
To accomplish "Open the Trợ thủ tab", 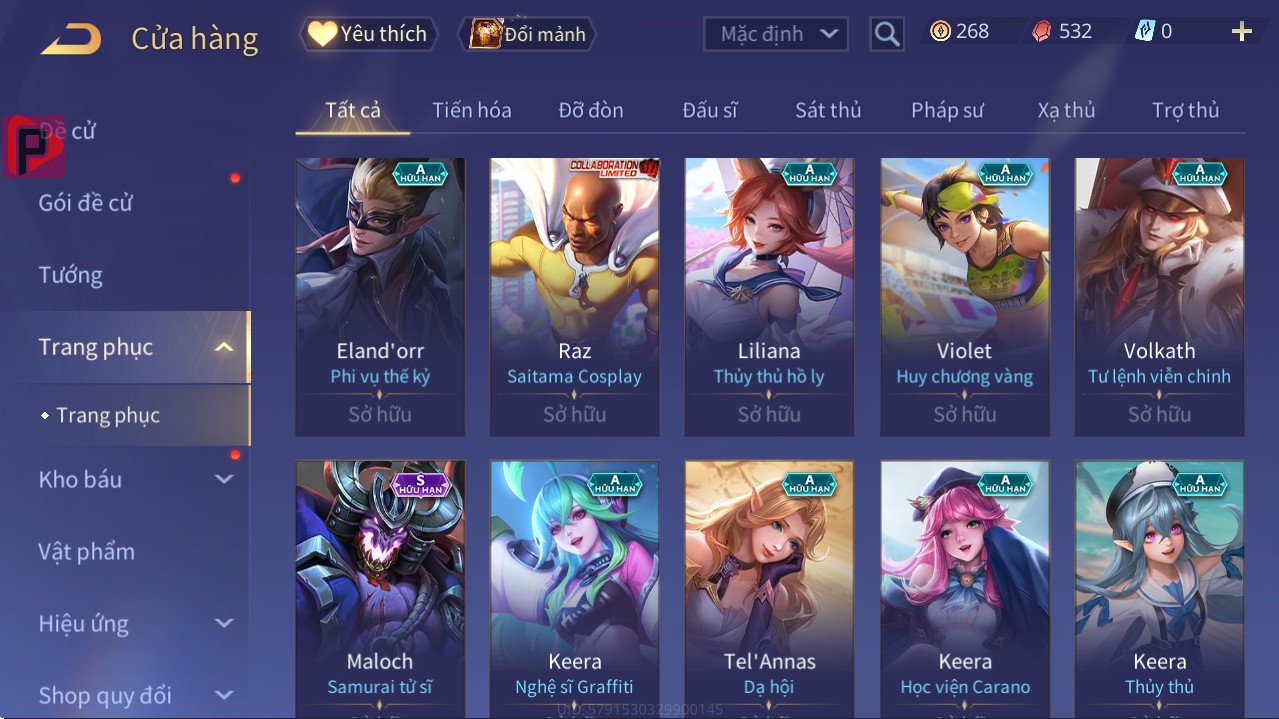I will 1185,110.
